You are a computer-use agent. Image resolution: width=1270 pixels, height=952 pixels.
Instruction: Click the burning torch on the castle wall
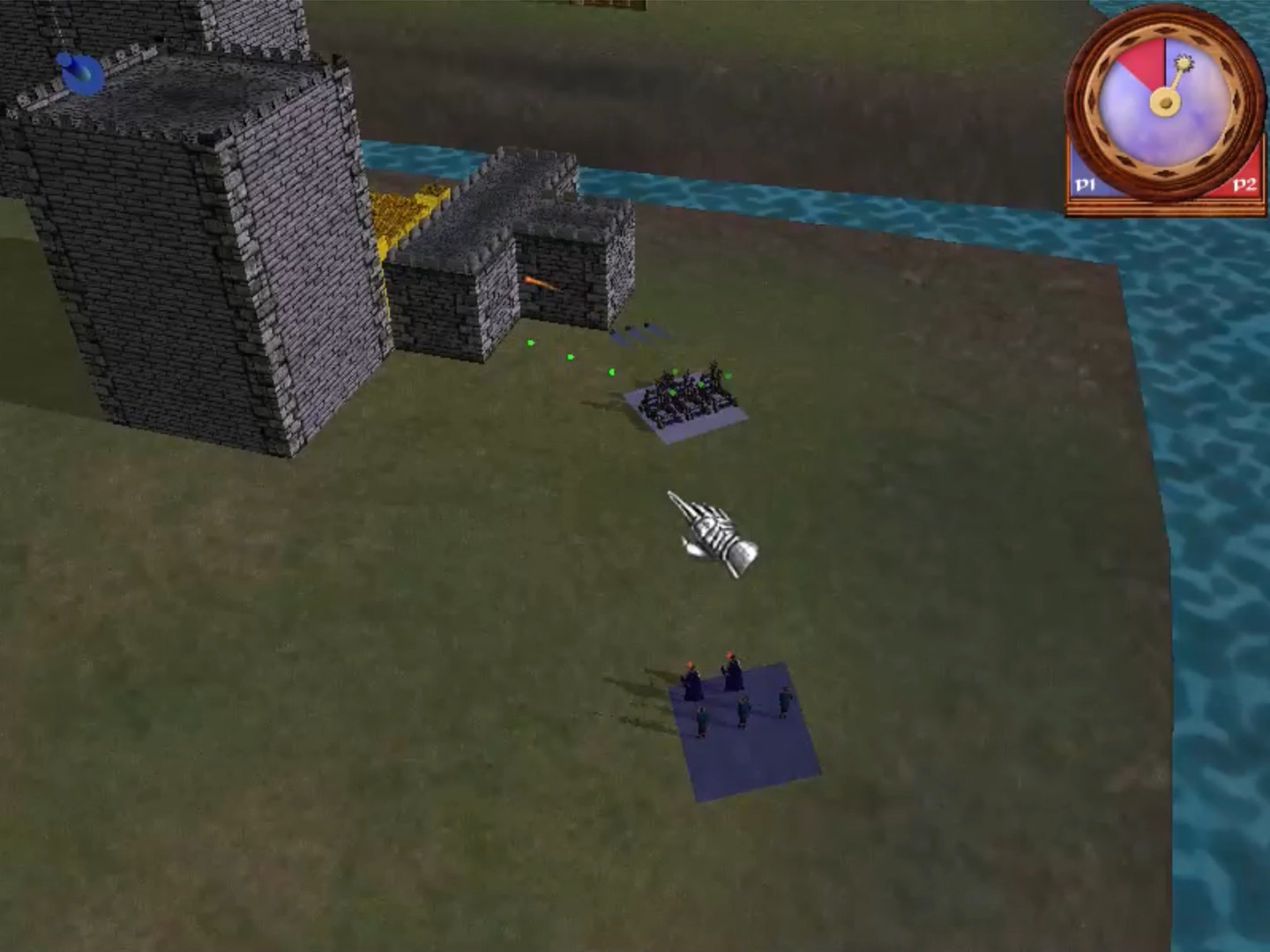coord(540,280)
